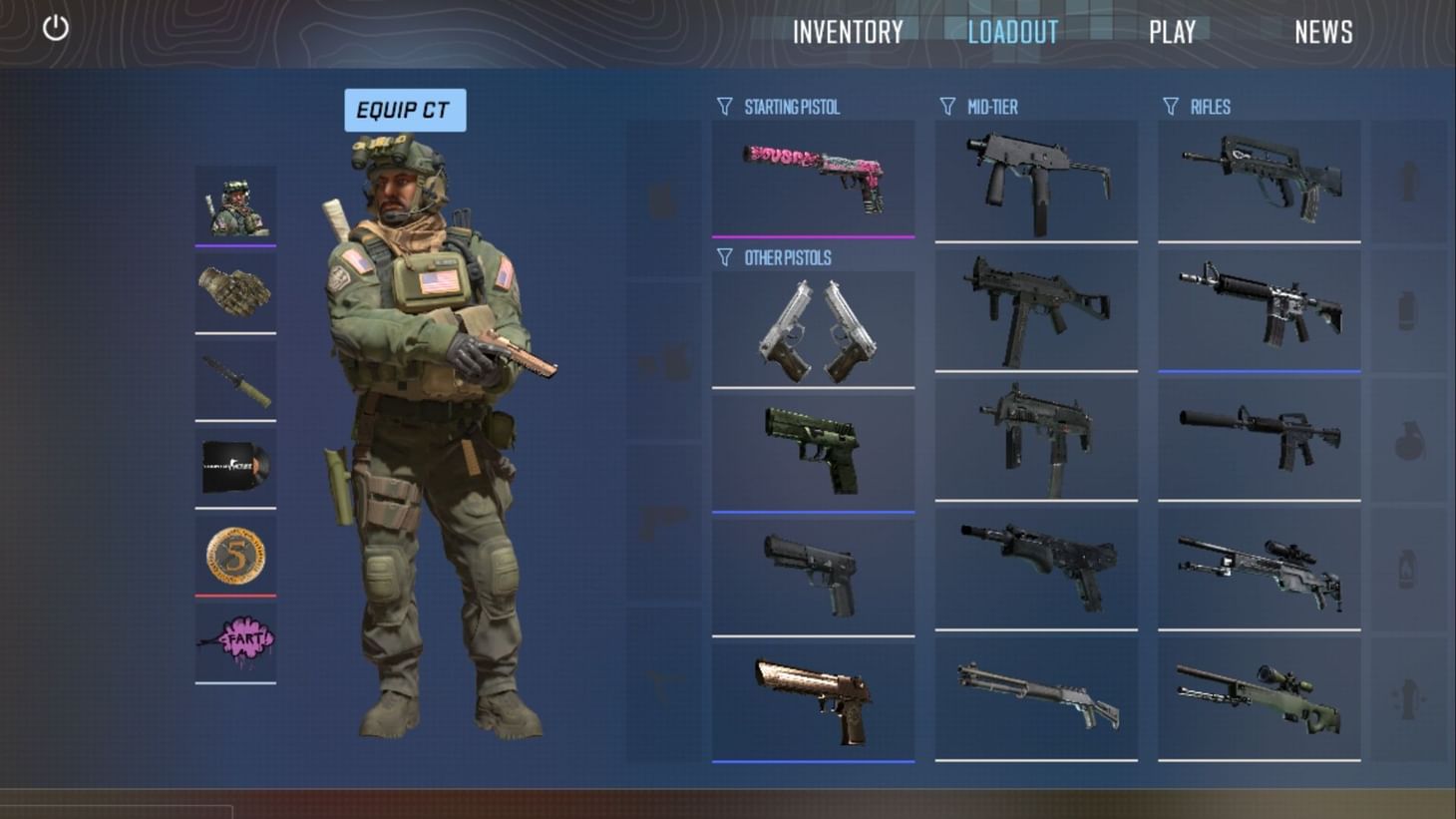
Task: Select the flashbang grenade slot
Action: (x=1411, y=178)
